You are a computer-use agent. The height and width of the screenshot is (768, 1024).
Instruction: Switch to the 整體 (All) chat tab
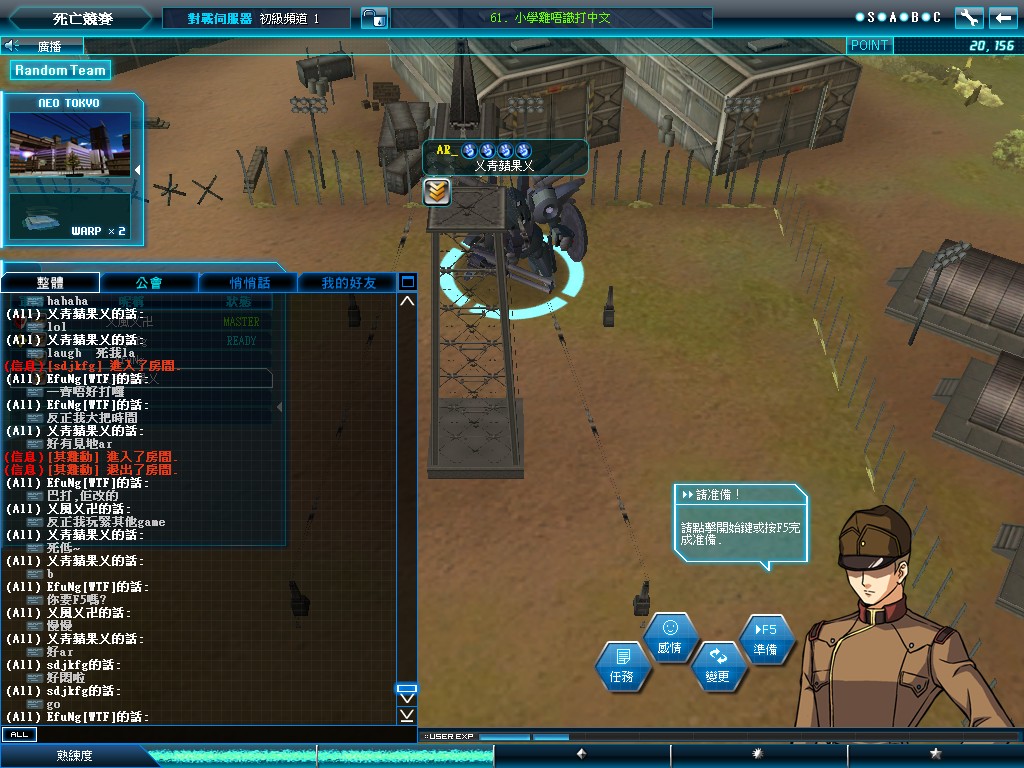51,283
